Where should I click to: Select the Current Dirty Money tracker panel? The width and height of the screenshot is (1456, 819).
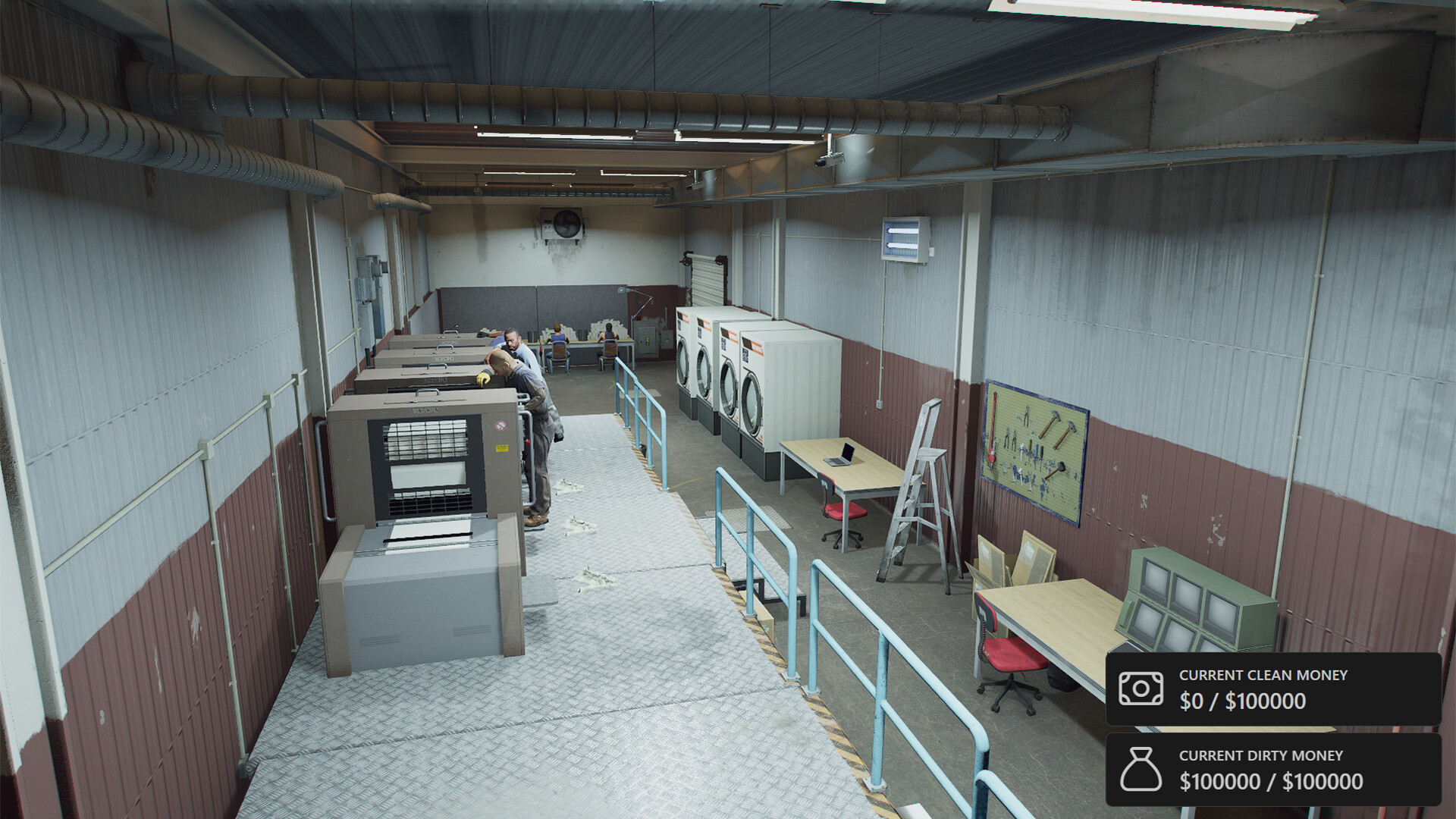(1272, 769)
